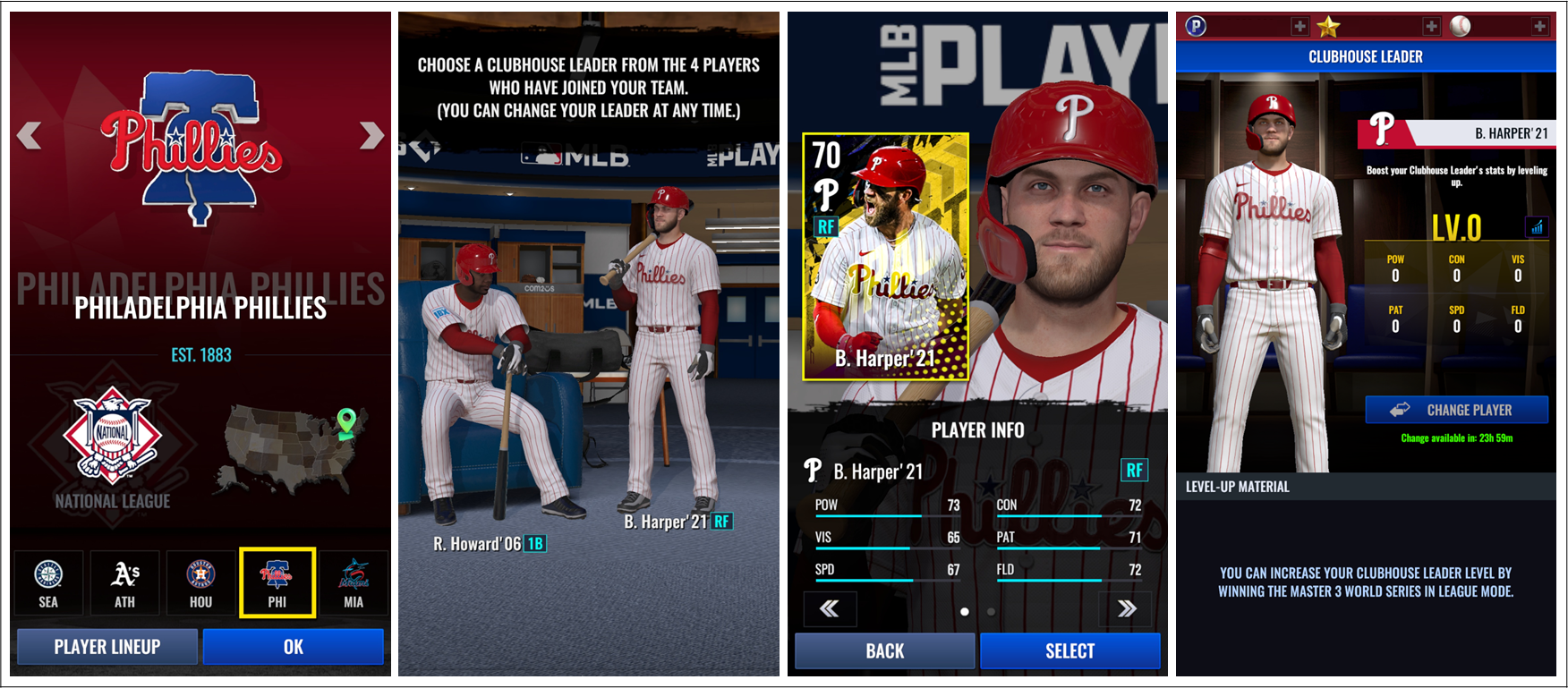
Task: Select the highlighted PHI Phillies tile
Action: [277, 583]
